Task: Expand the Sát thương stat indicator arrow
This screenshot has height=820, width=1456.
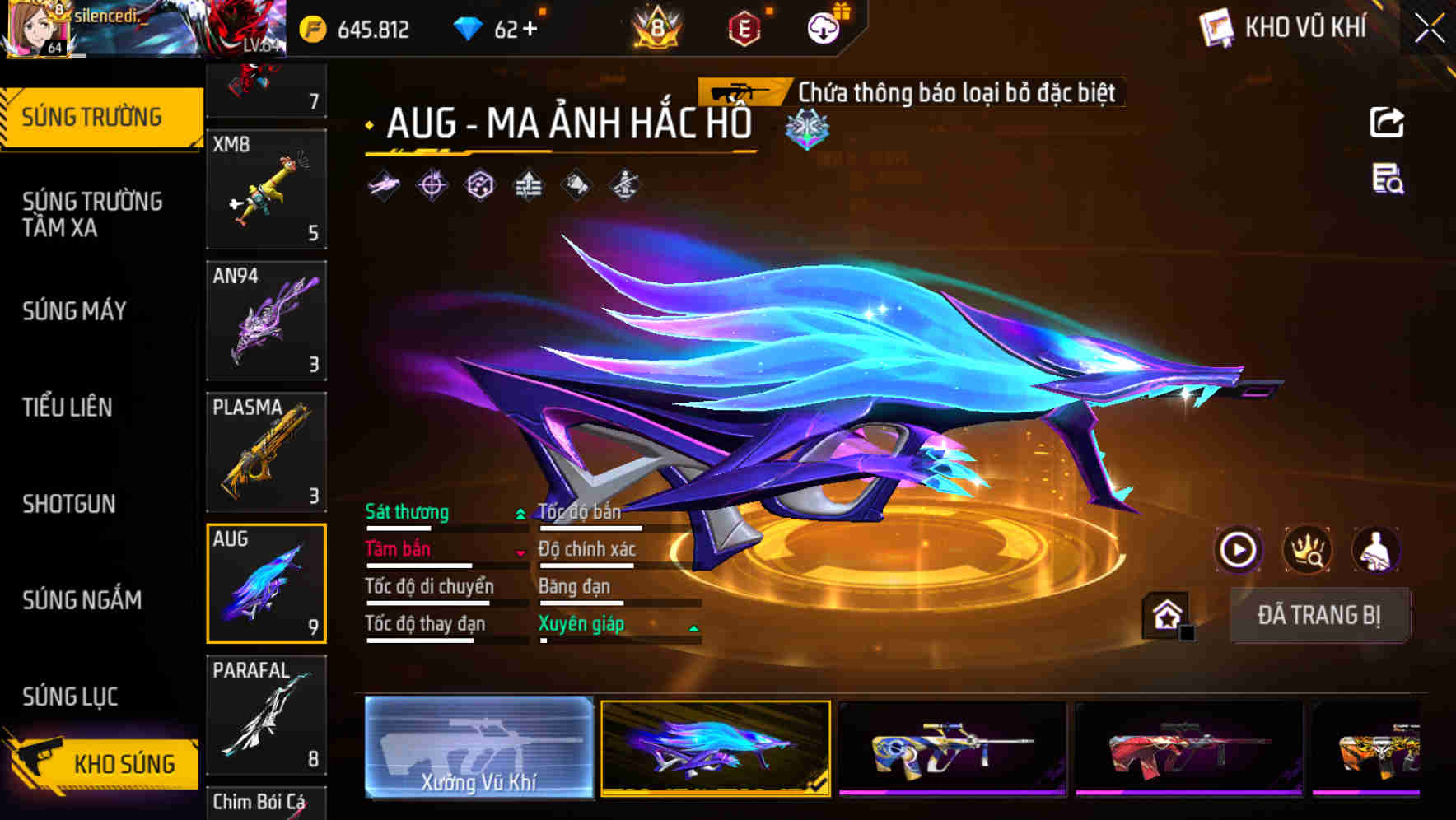Action: (x=519, y=513)
